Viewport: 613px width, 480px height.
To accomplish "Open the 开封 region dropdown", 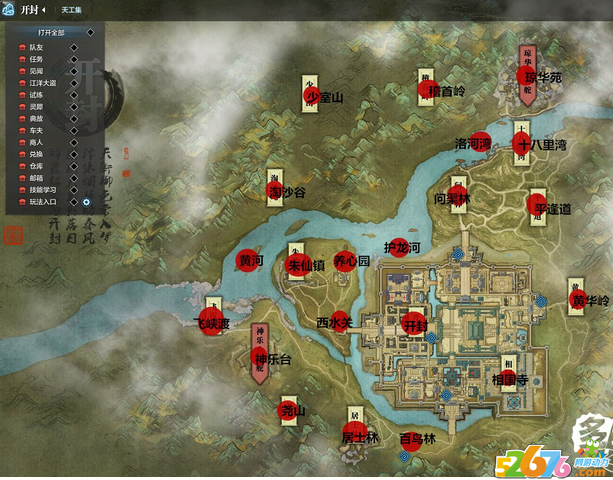I will [33, 9].
